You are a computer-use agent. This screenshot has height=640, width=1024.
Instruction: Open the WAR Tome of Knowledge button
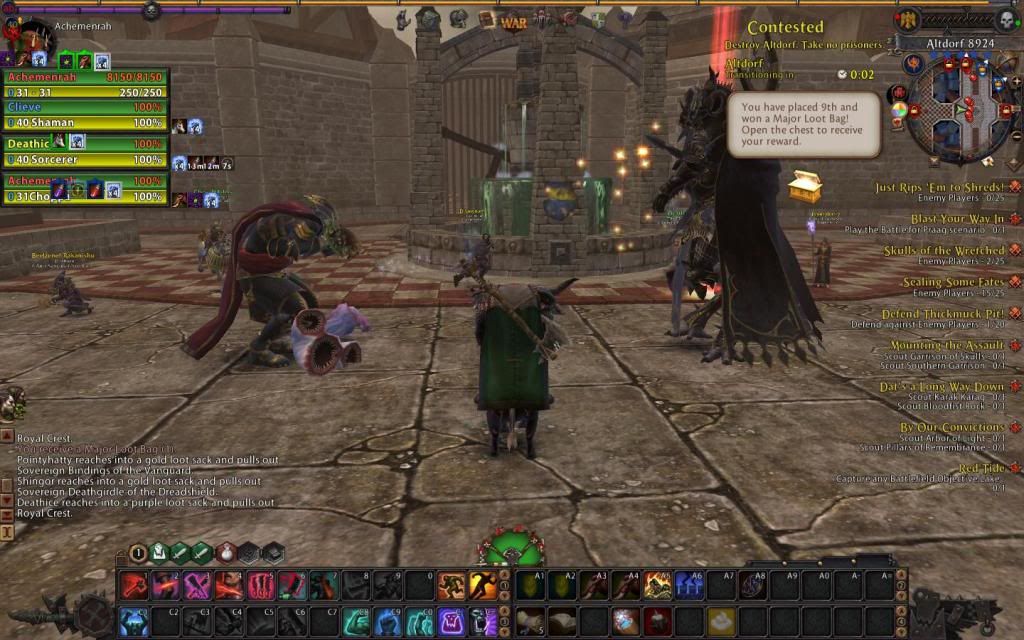coord(514,21)
